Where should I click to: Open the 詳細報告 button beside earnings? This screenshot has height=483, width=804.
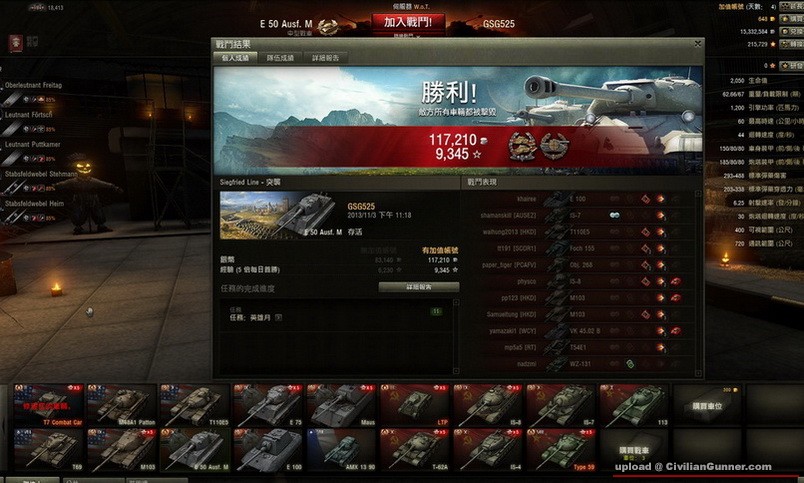pos(418,287)
